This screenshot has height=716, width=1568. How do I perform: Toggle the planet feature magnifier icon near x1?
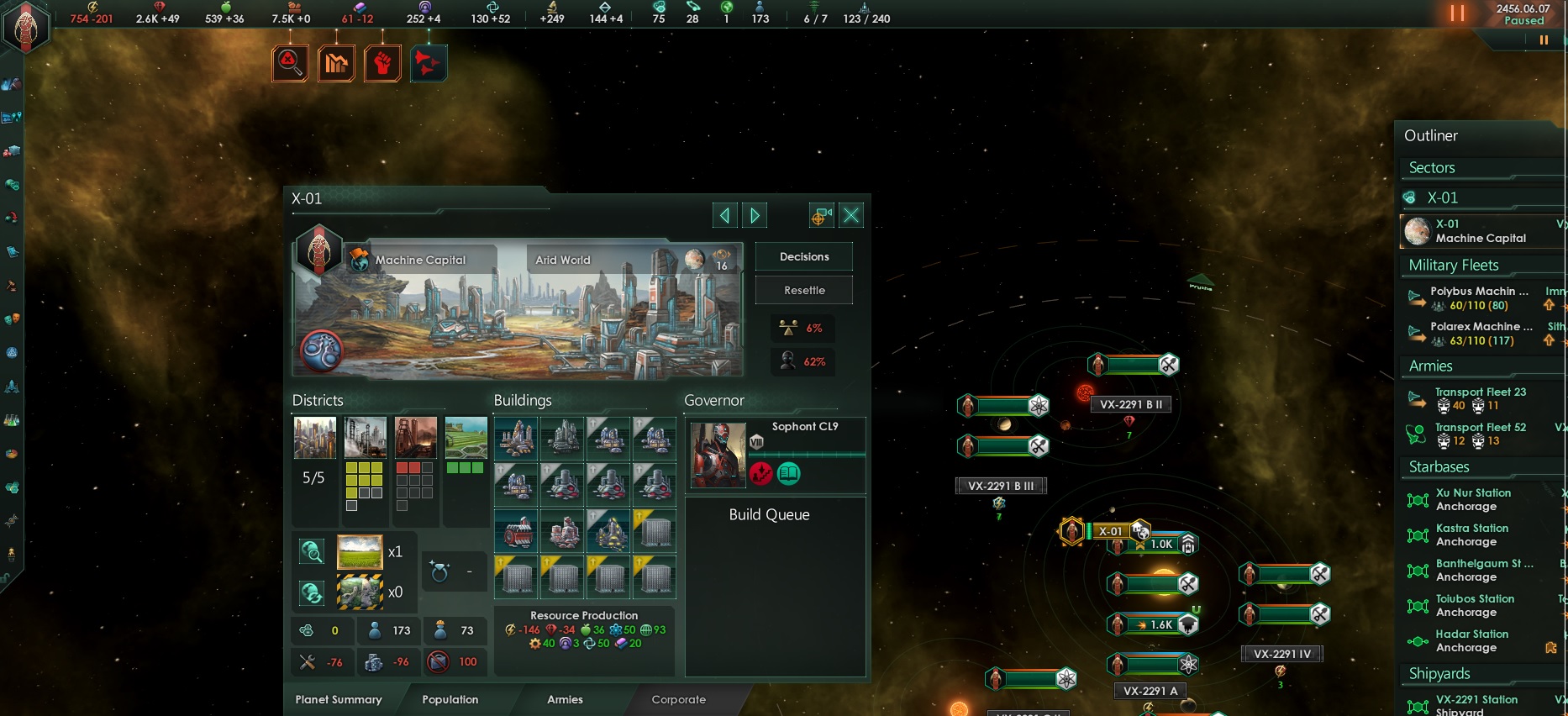(x=313, y=552)
